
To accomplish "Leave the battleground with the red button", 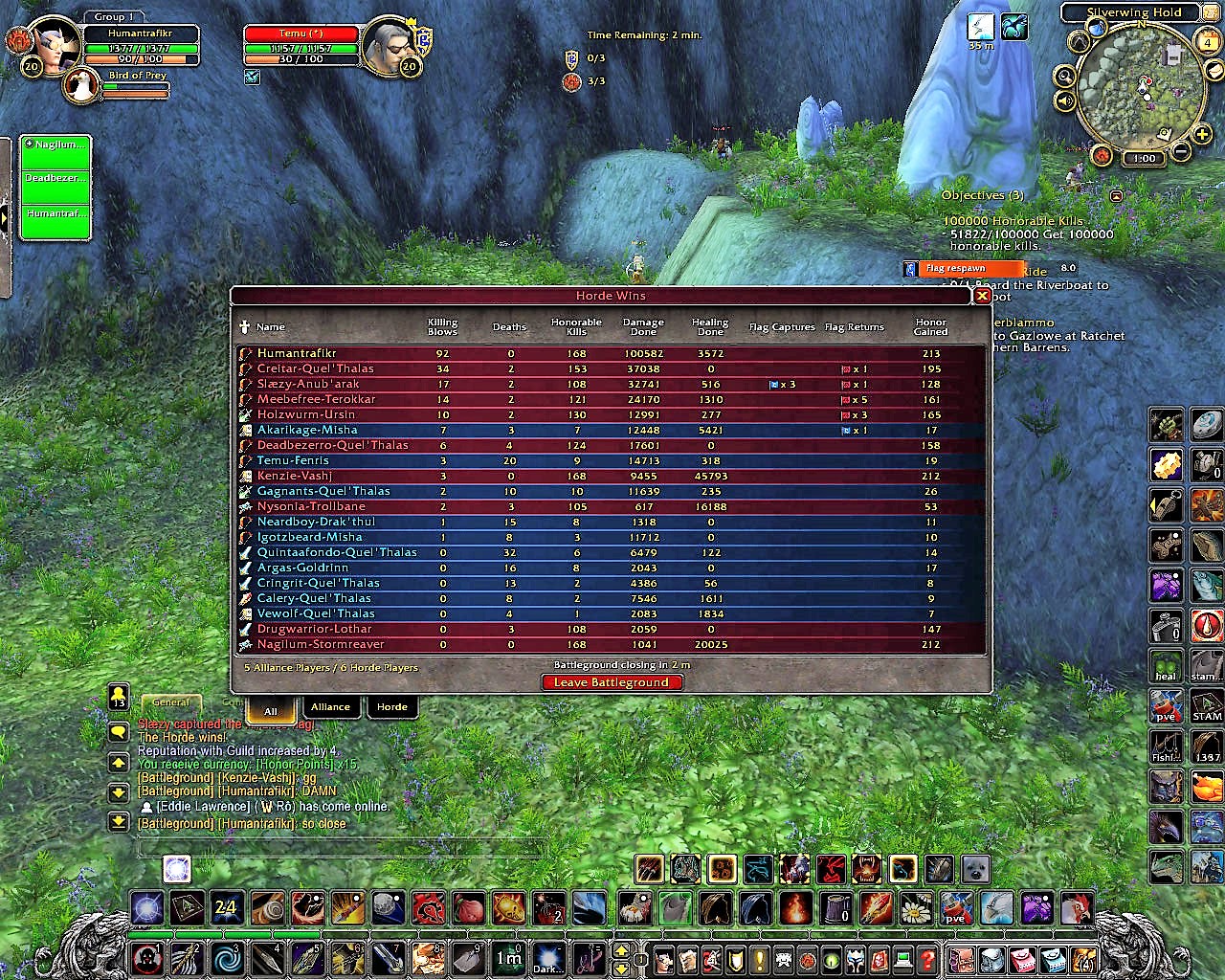I will click(x=612, y=682).
